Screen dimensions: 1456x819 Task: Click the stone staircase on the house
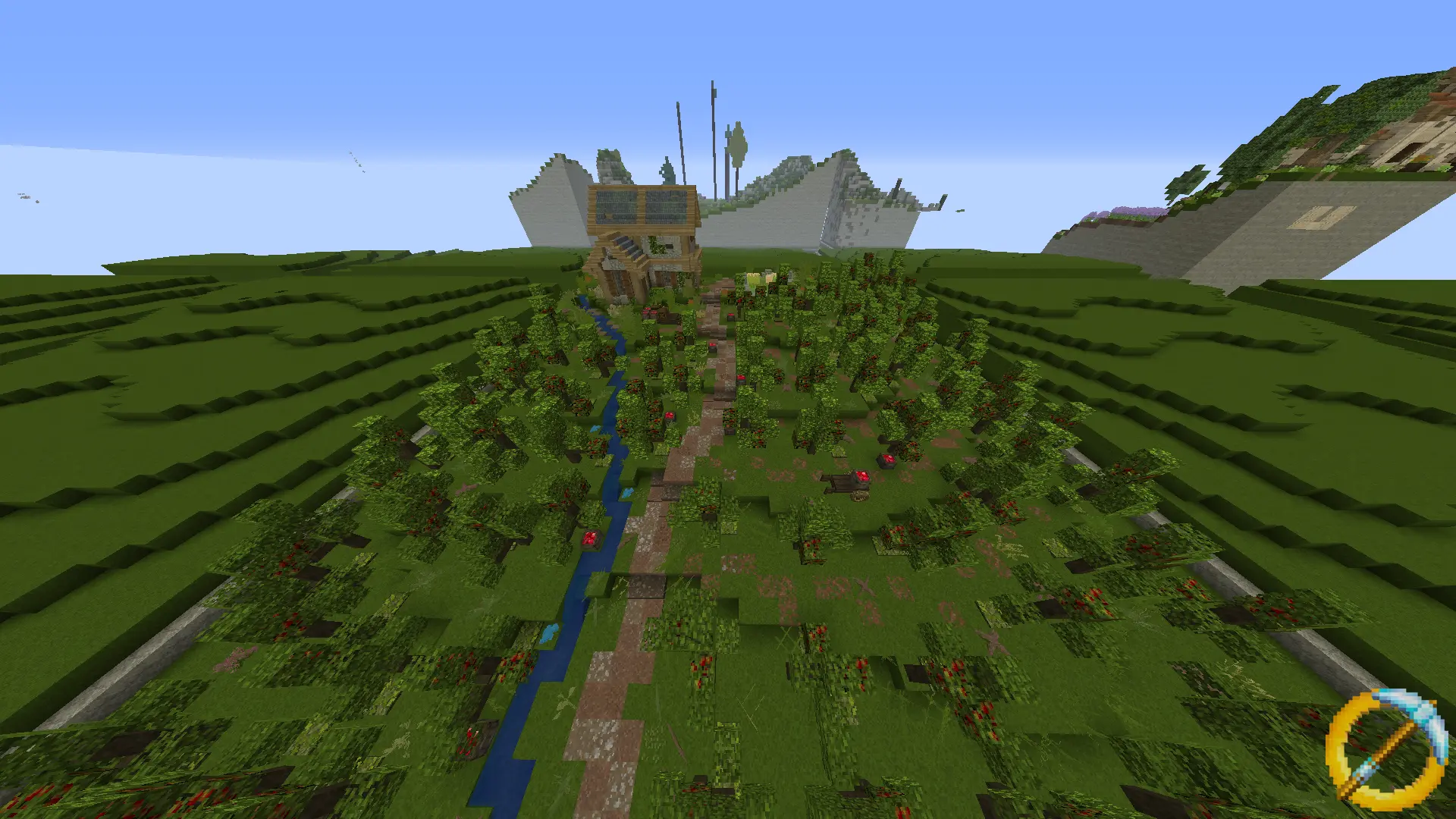[x=626, y=247]
